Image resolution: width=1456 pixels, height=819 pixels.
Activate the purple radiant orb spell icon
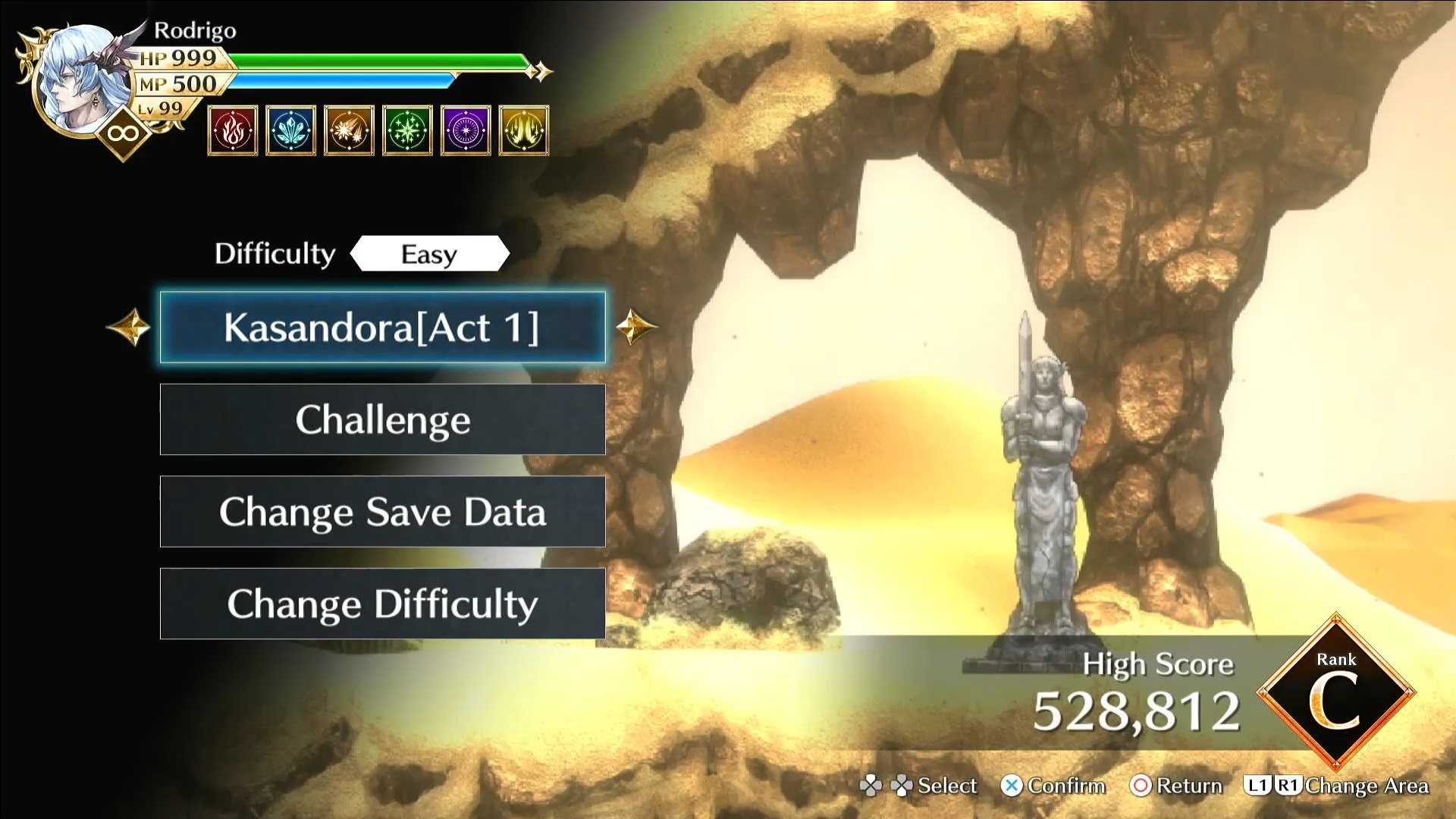click(466, 130)
